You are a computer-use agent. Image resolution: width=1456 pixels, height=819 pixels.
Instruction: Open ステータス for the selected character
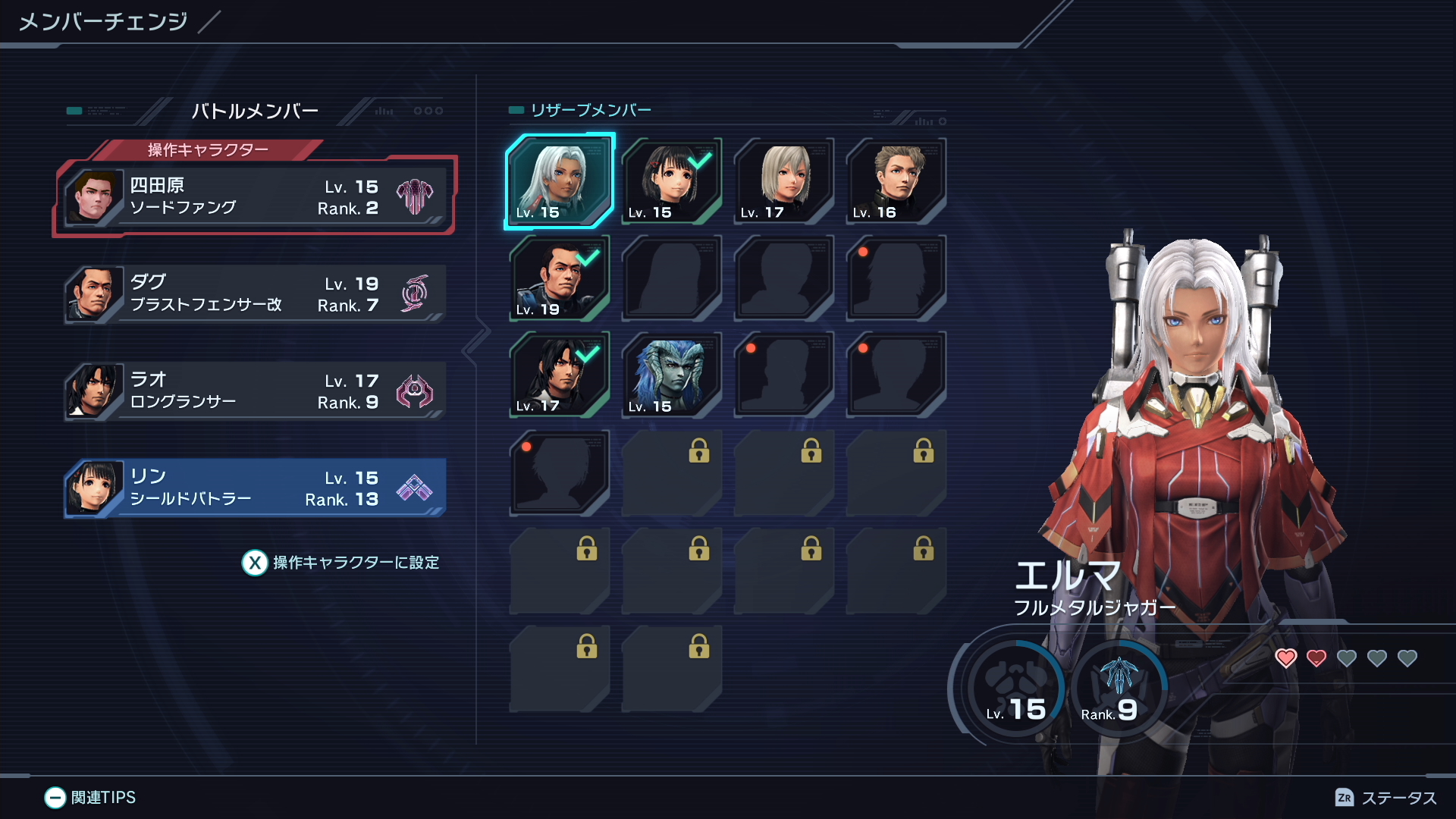tap(1385, 798)
